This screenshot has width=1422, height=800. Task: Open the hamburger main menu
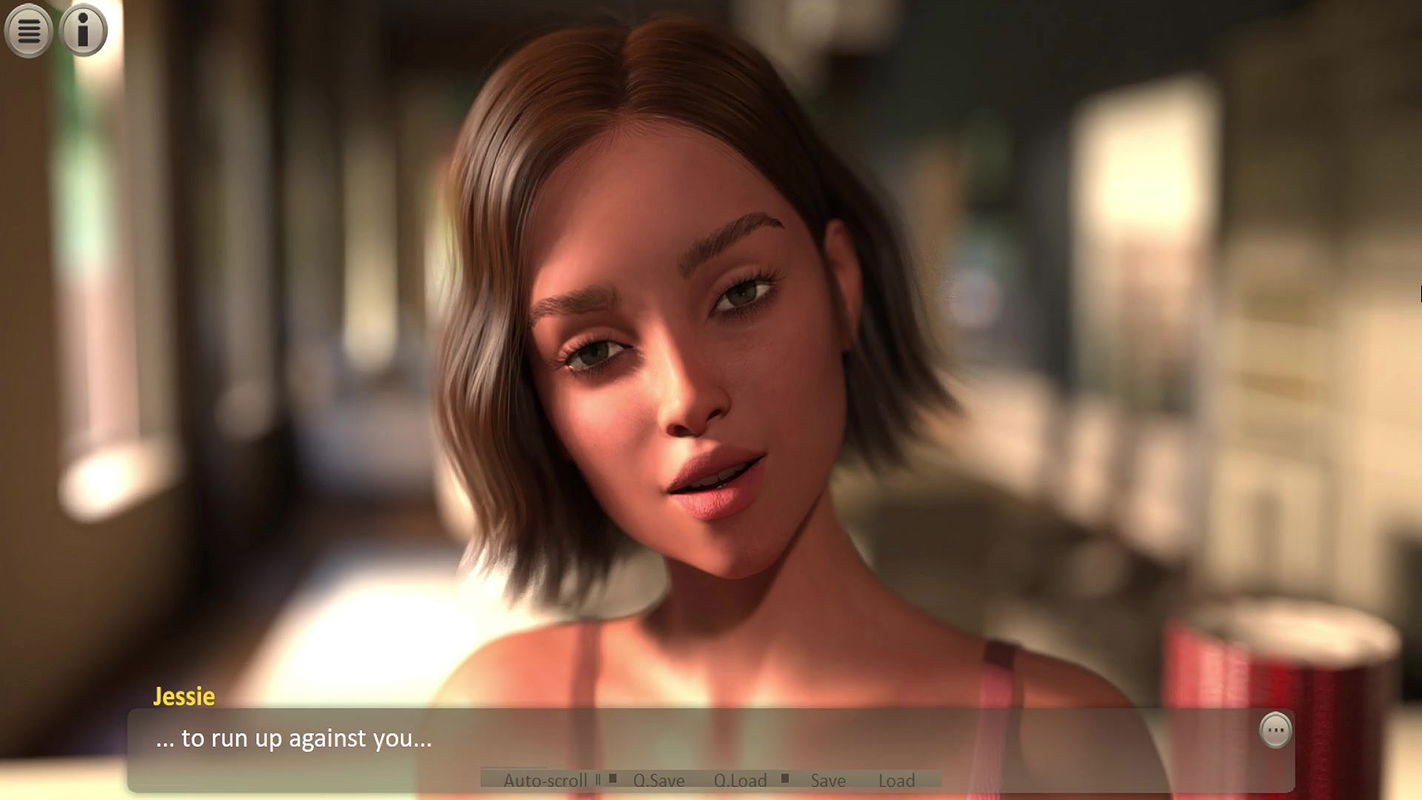tap(29, 31)
